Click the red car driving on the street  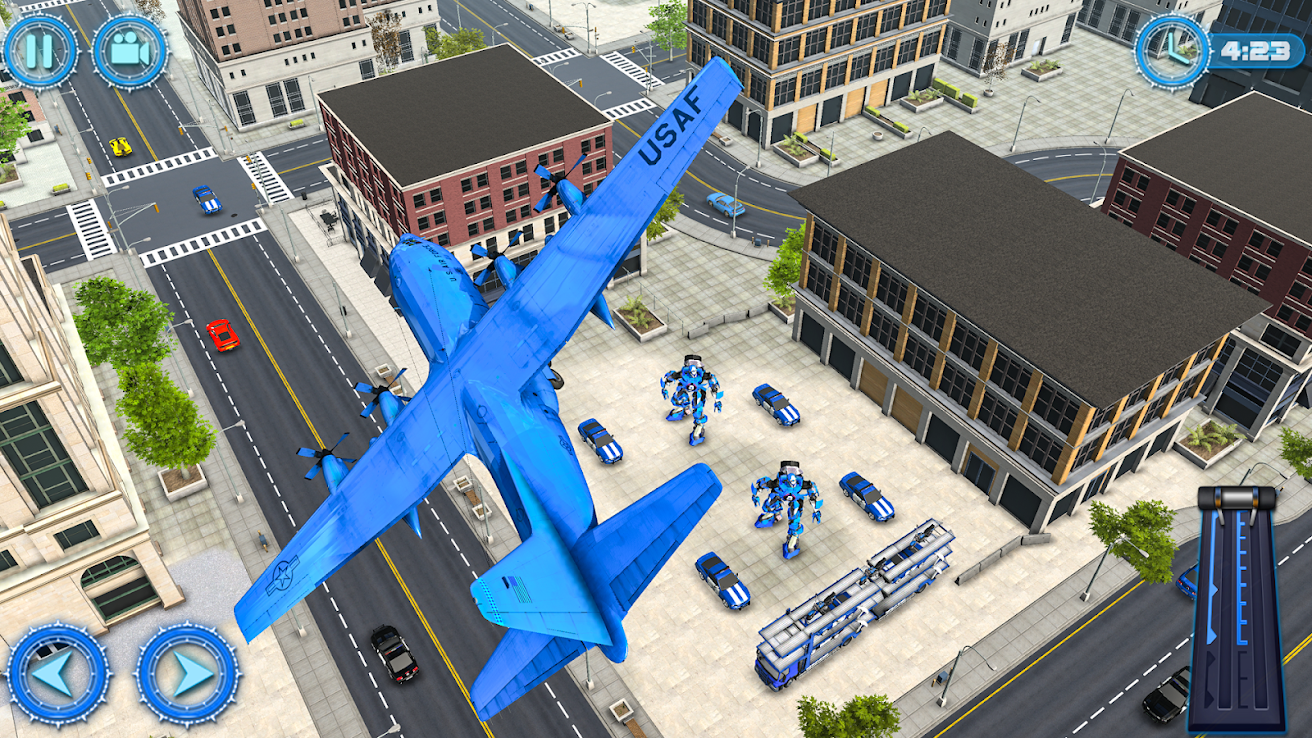click(224, 333)
